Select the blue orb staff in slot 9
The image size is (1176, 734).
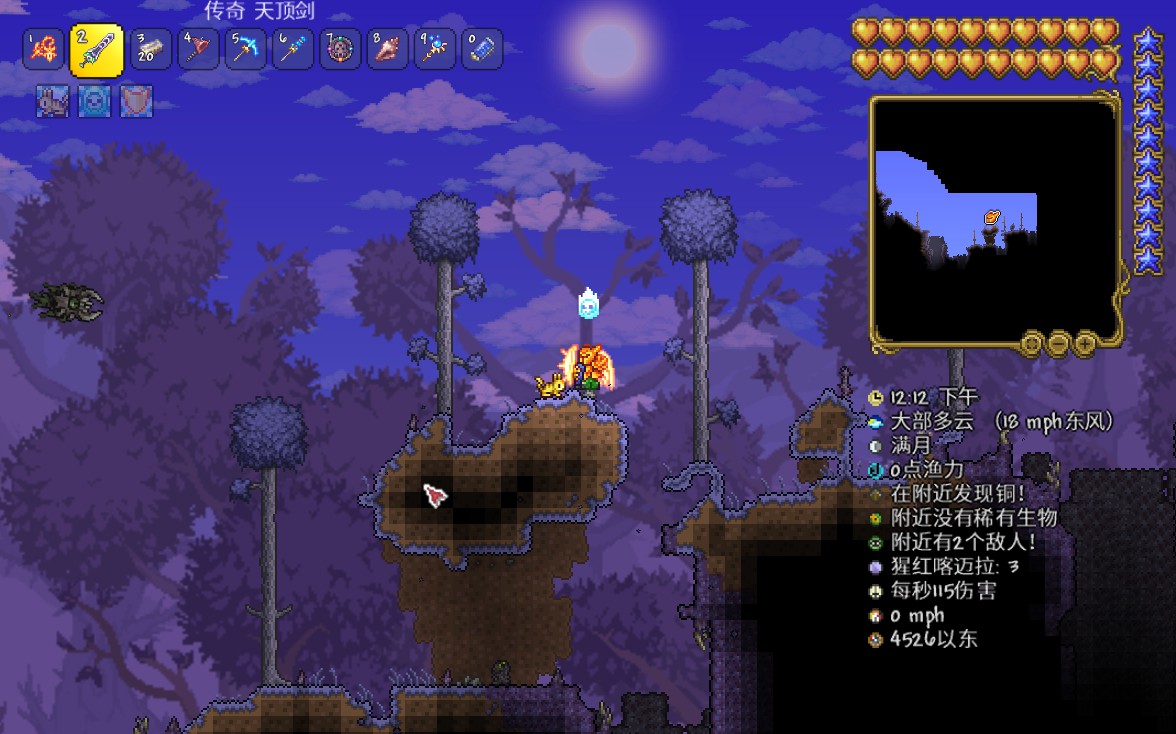point(434,49)
